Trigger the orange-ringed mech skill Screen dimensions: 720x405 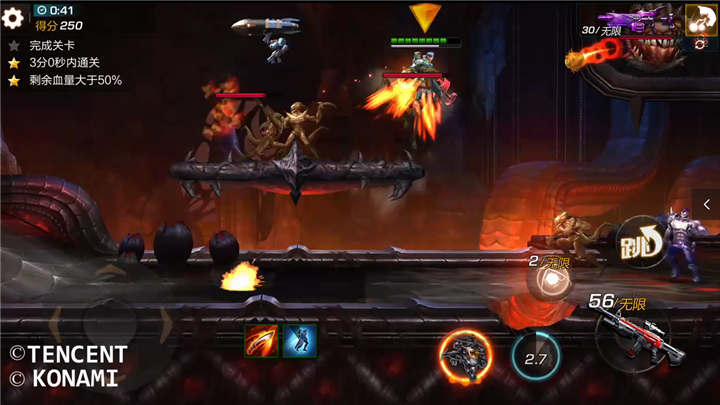tap(464, 355)
